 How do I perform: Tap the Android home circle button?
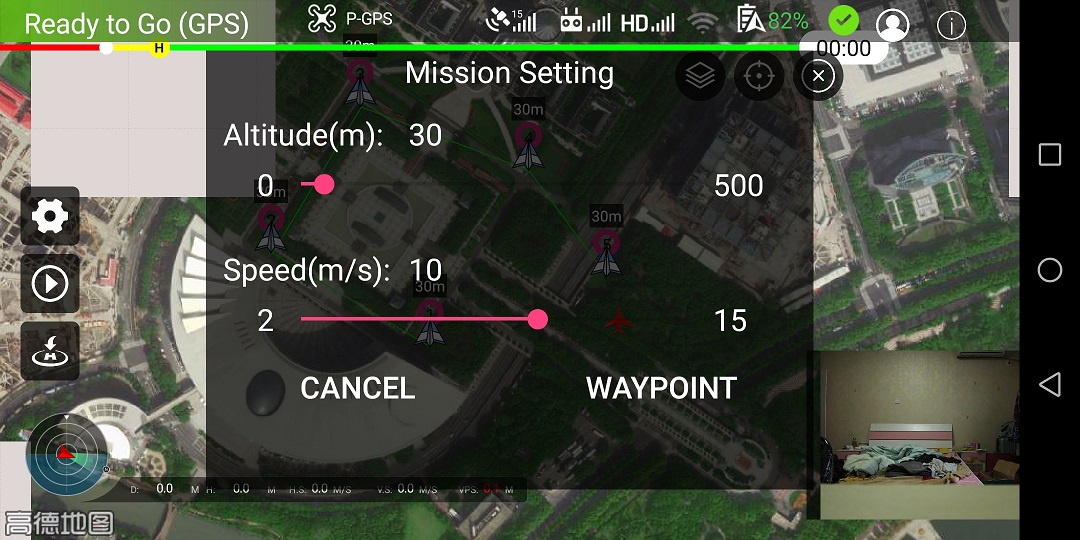tap(1049, 270)
